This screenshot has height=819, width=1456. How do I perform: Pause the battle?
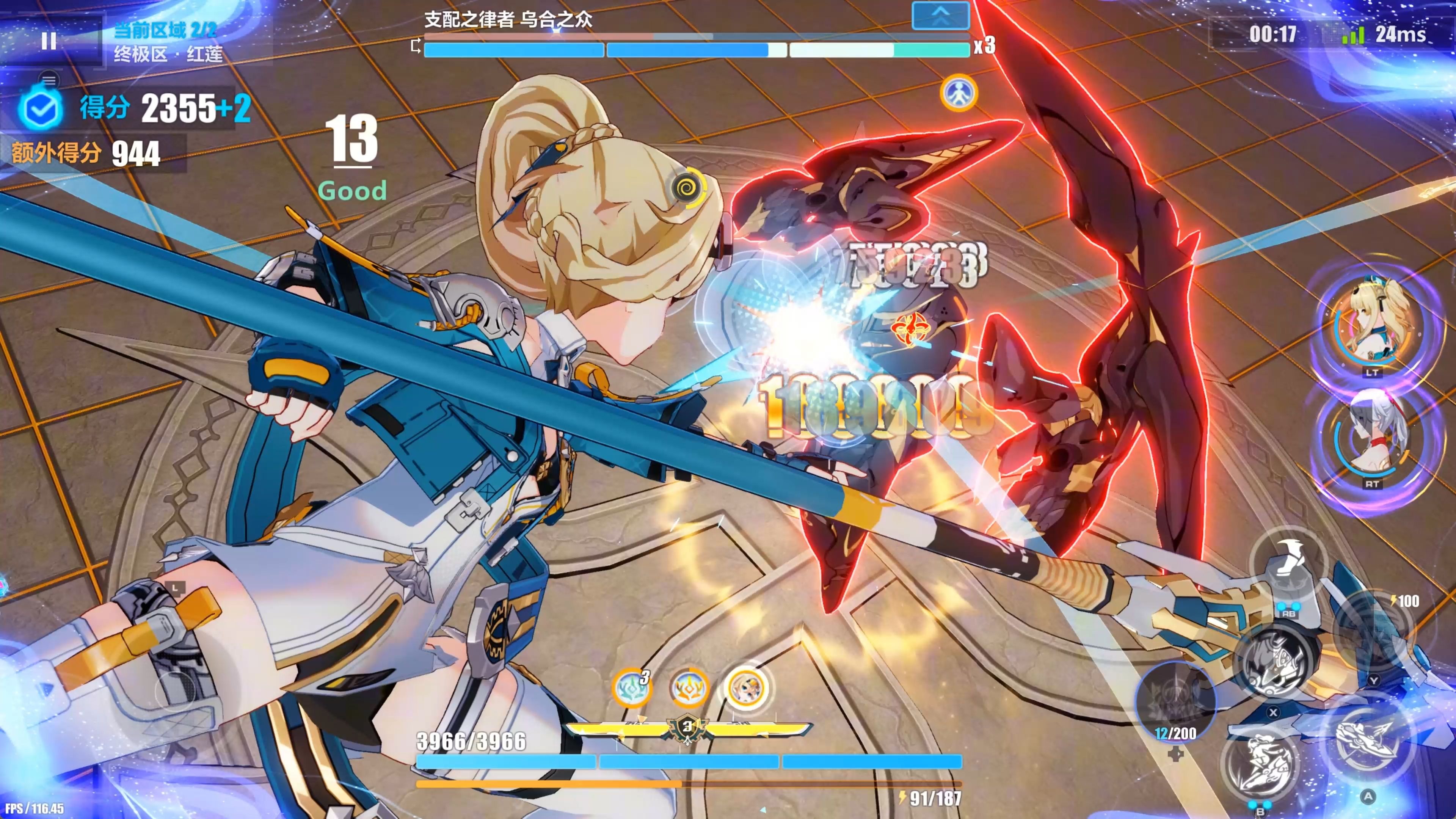coord(49,40)
